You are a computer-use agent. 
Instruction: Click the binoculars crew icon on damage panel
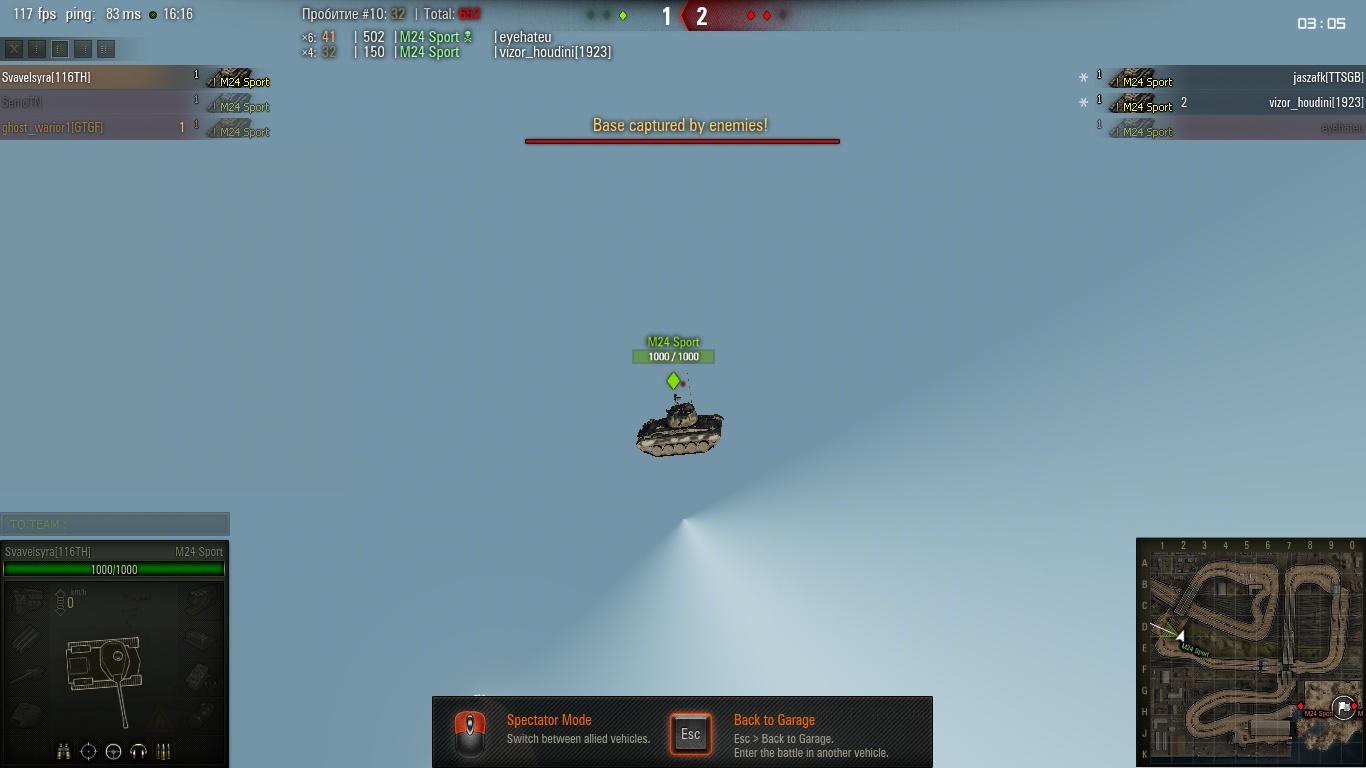click(64, 751)
